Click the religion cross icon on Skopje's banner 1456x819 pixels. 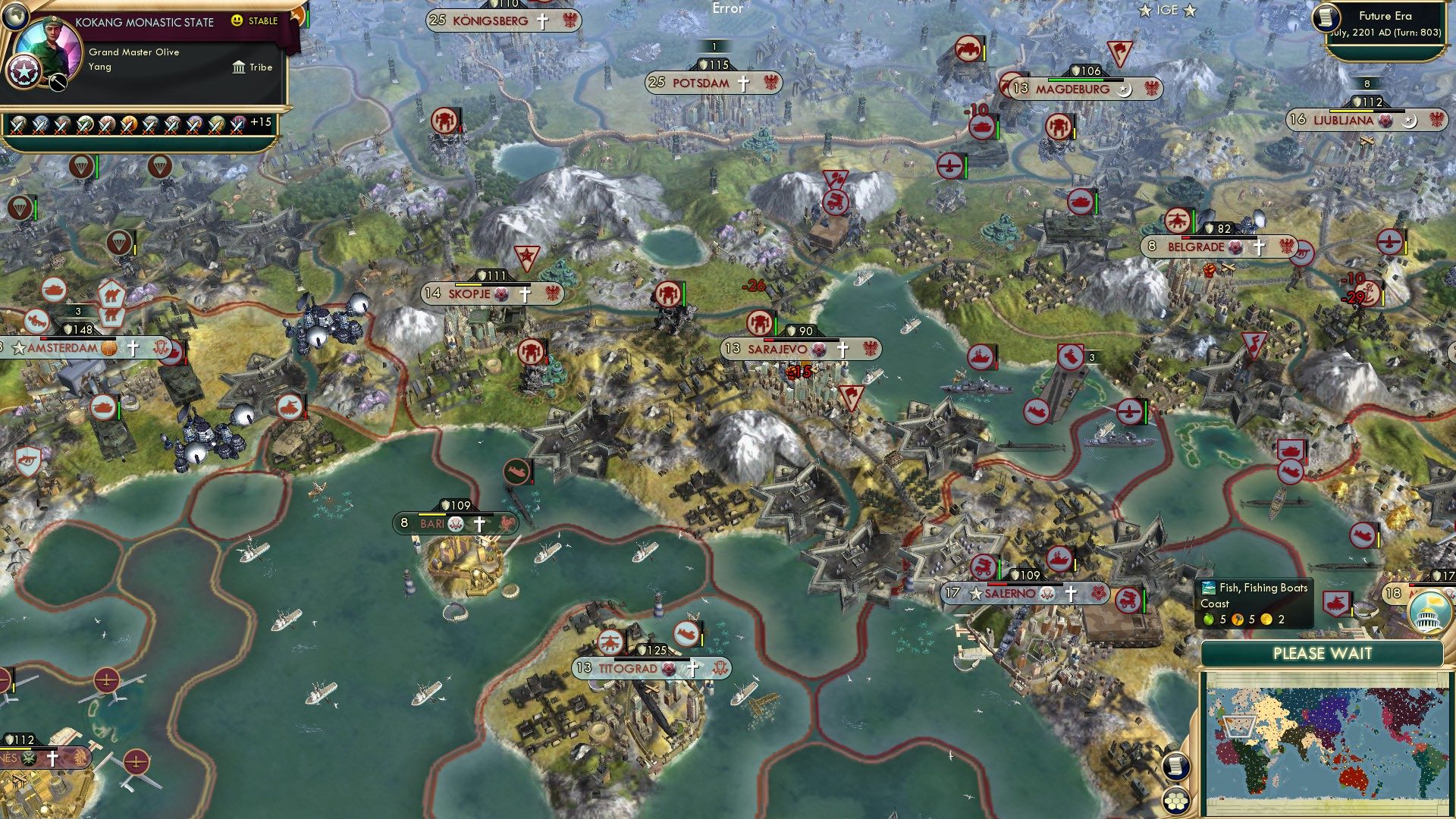point(525,294)
